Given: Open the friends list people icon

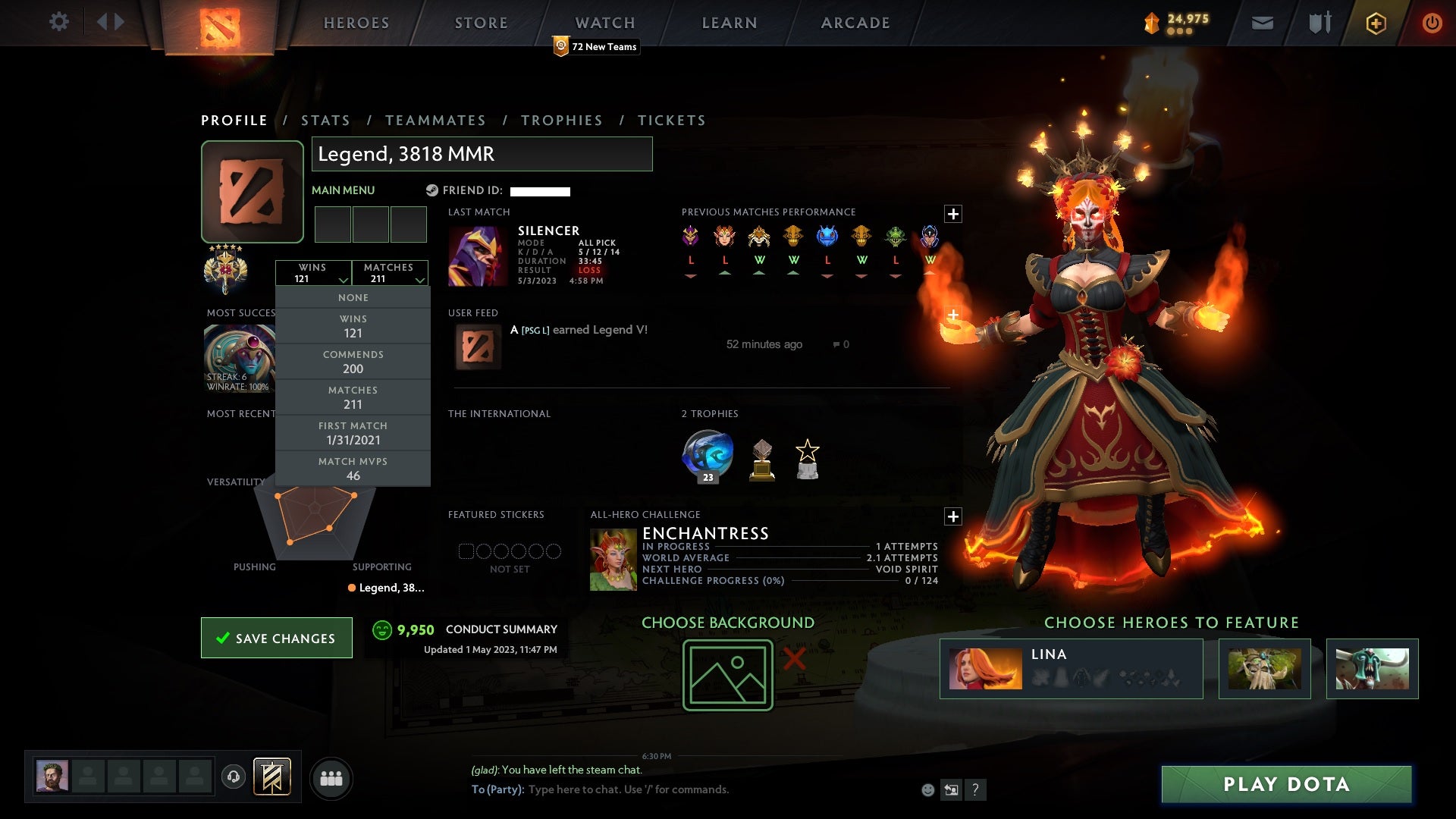Looking at the screenshot, I should tap(331, 777).
